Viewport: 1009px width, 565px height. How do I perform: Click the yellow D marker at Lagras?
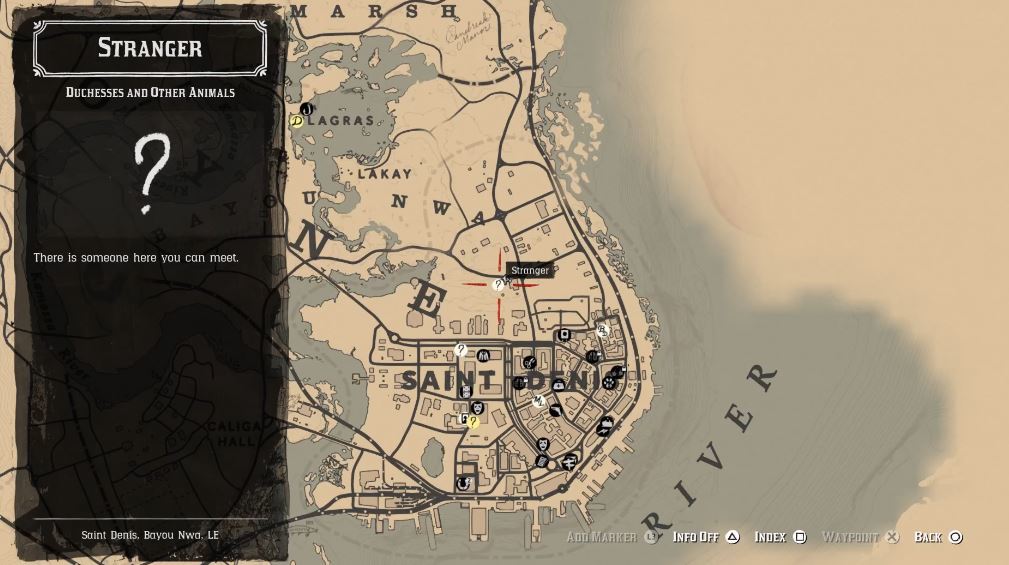point(296,121)
